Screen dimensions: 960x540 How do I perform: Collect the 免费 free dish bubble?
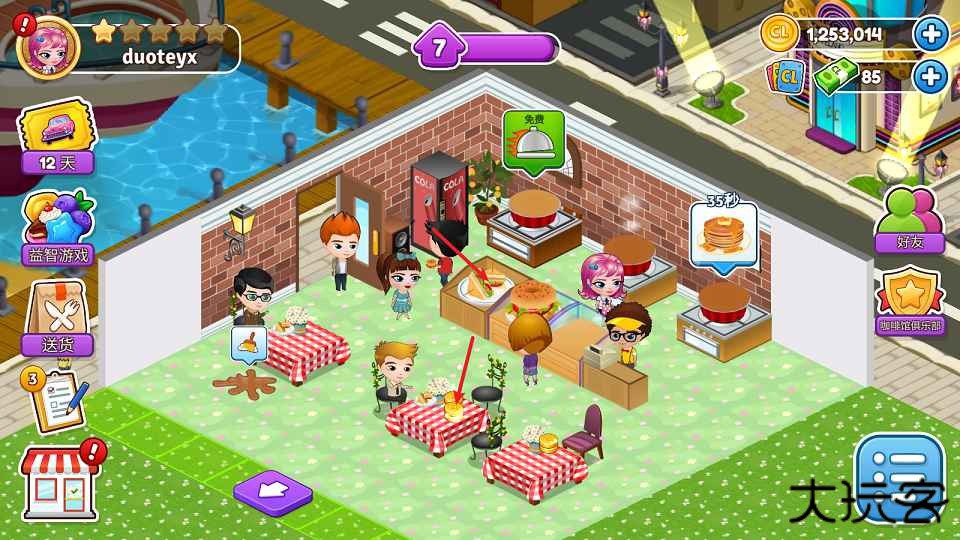(534, 139)
